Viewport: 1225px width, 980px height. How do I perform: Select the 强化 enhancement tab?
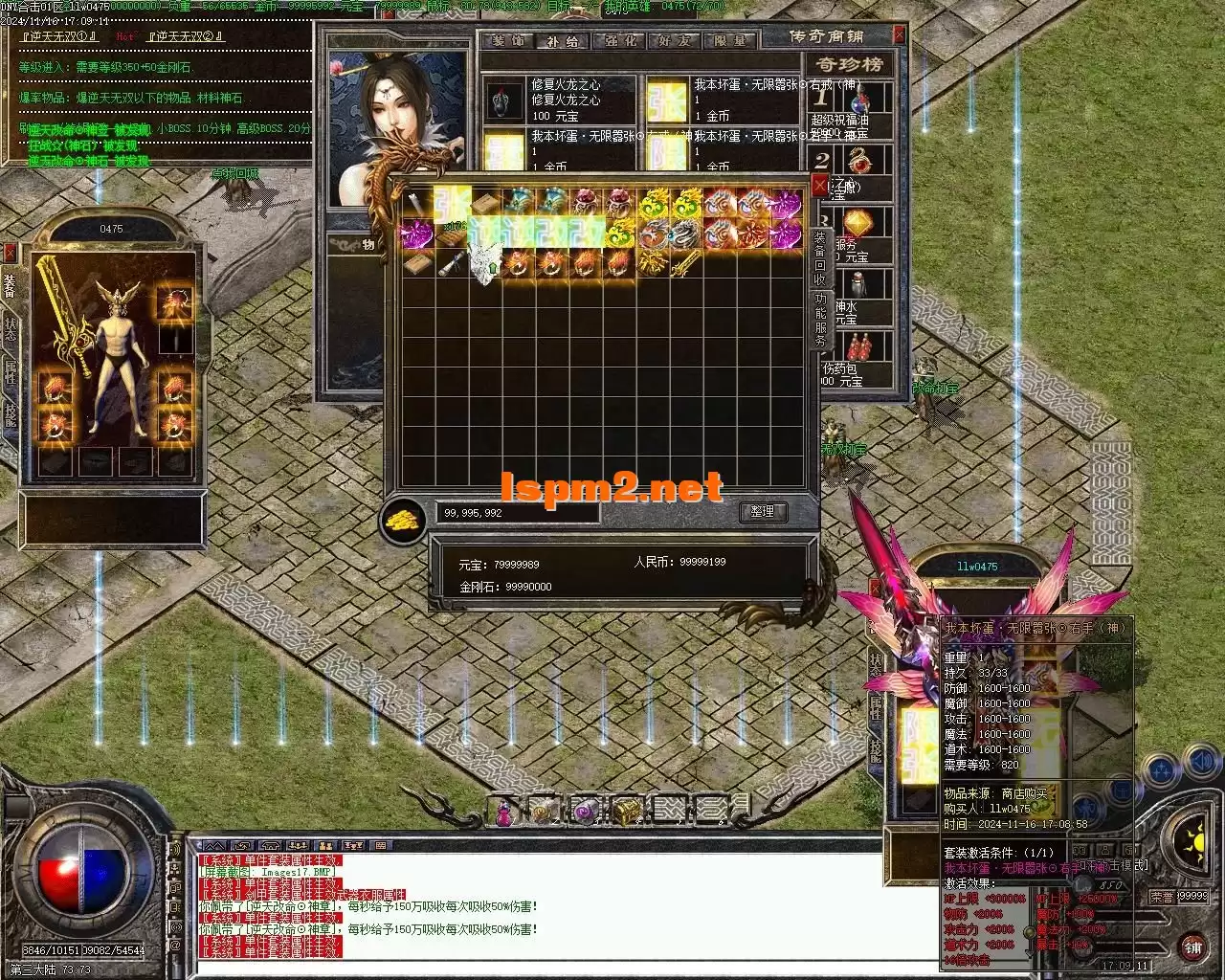coord(619,40)
